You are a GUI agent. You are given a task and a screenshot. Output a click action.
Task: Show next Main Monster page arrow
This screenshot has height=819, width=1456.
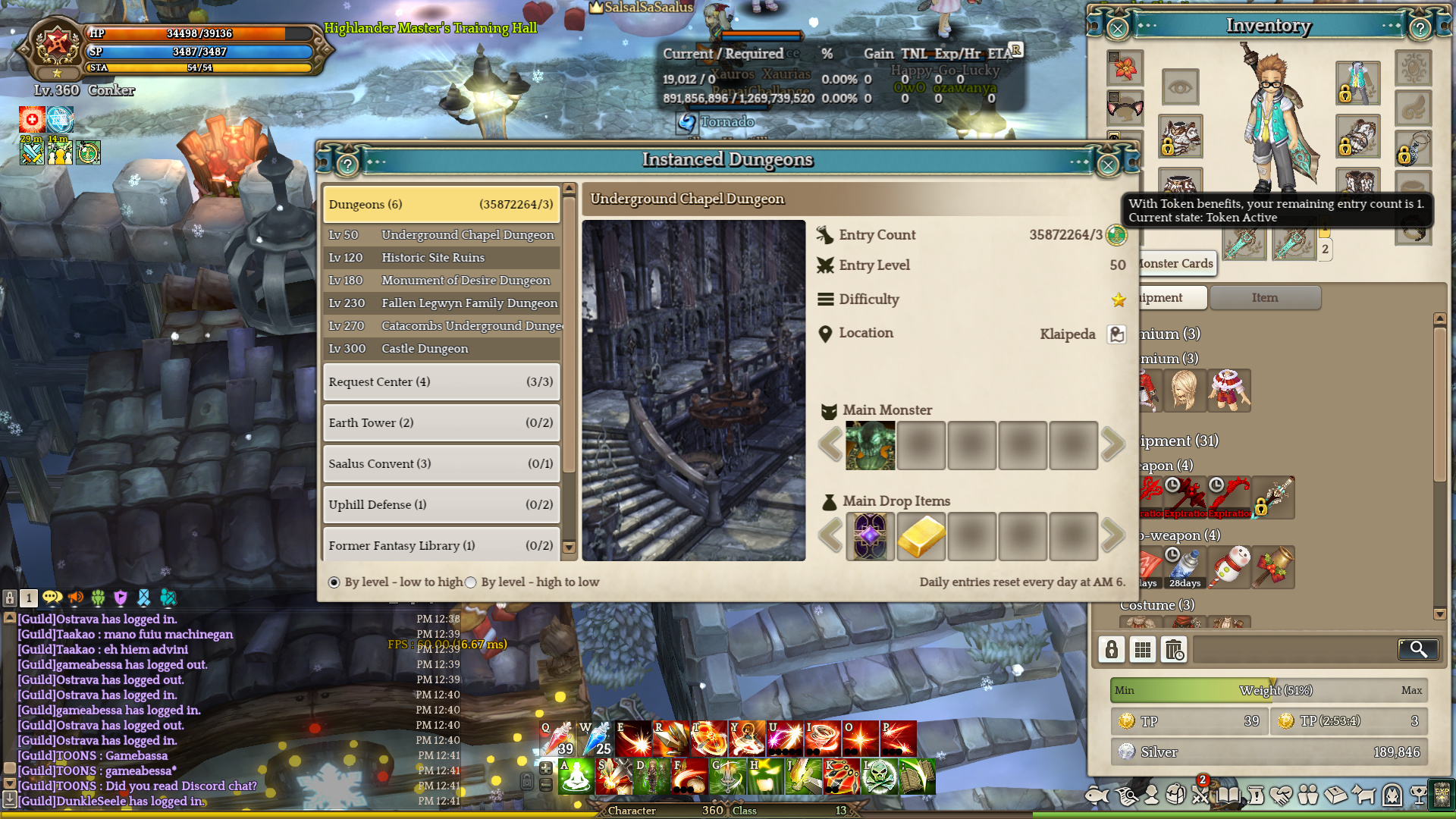pyautogui.click(x=1112, y=445)
